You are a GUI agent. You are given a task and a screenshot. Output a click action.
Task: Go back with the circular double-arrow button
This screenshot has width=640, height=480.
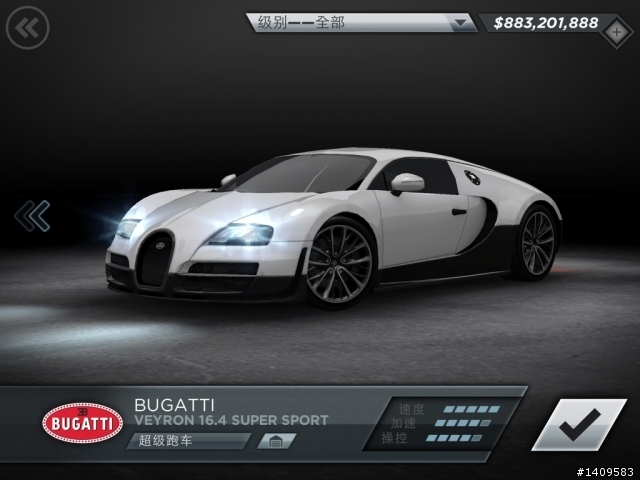pos(27,27)
